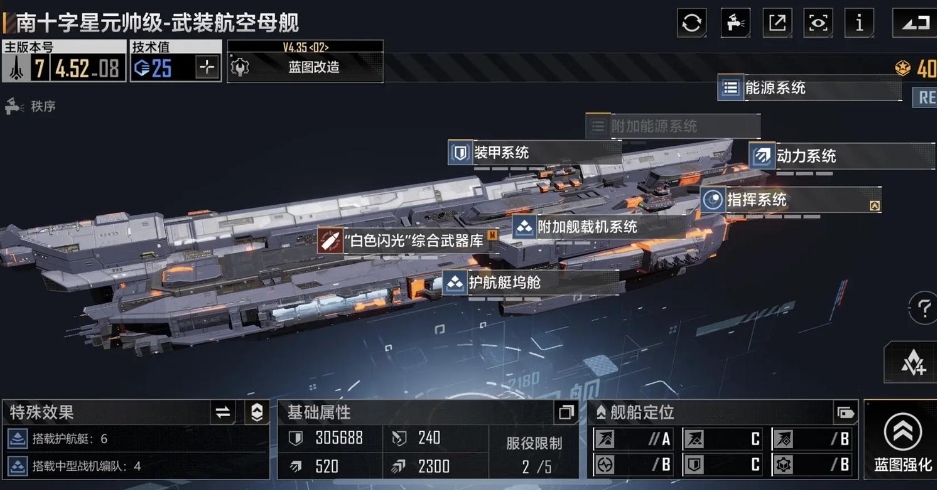Select the 护航艇坞舱 escort dock module
Viewport: 937px width, 490px height.
tap(504, 283)
